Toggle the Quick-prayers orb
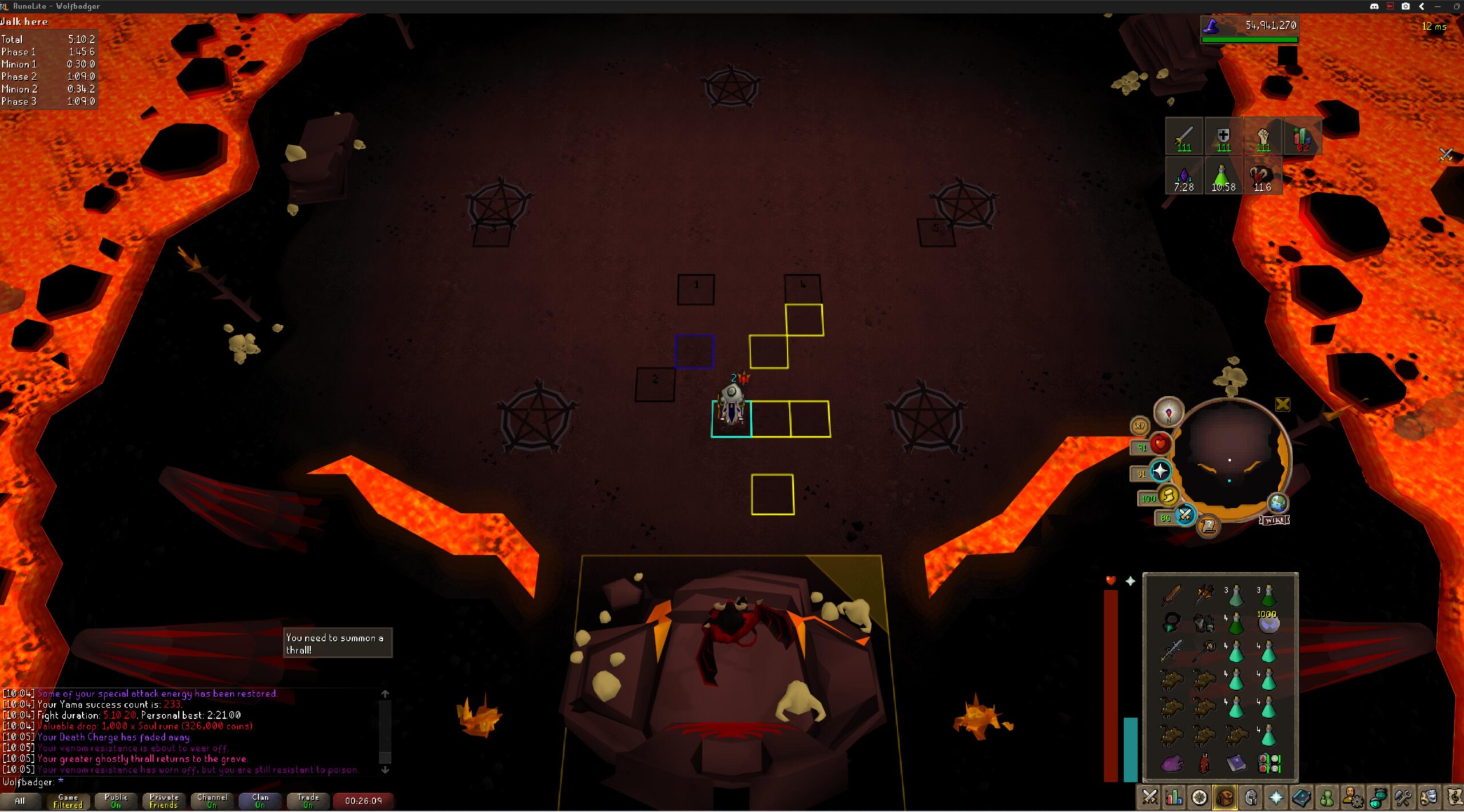 [1160, 471]
